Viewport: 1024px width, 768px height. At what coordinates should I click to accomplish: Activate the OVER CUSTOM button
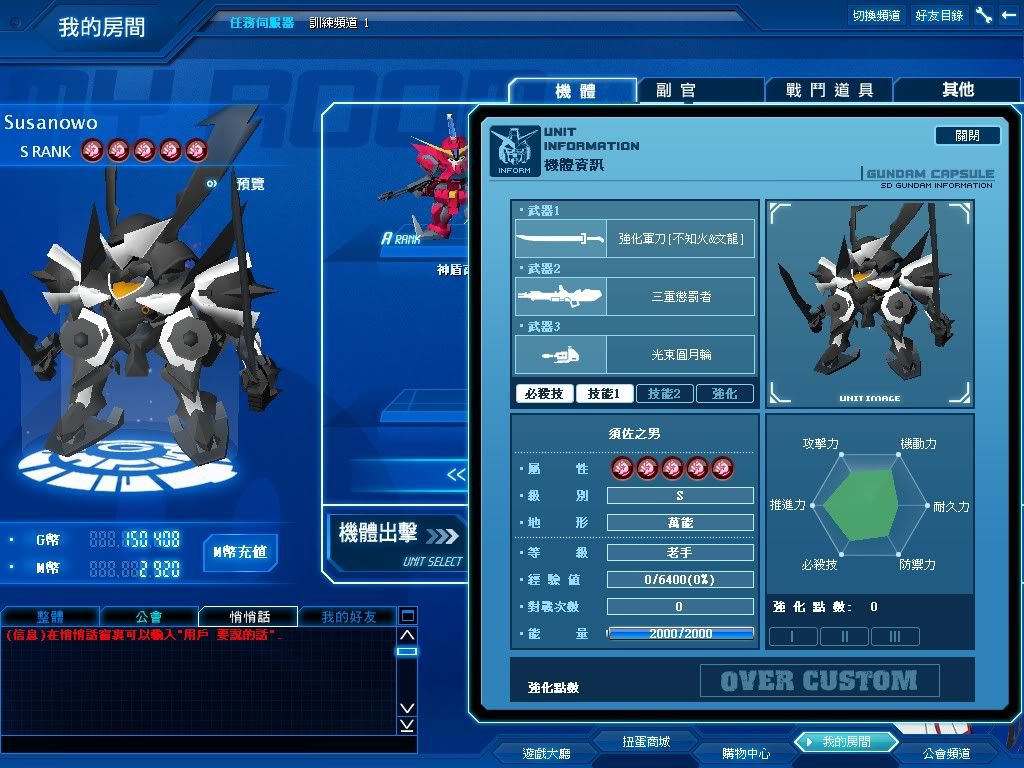819,681
